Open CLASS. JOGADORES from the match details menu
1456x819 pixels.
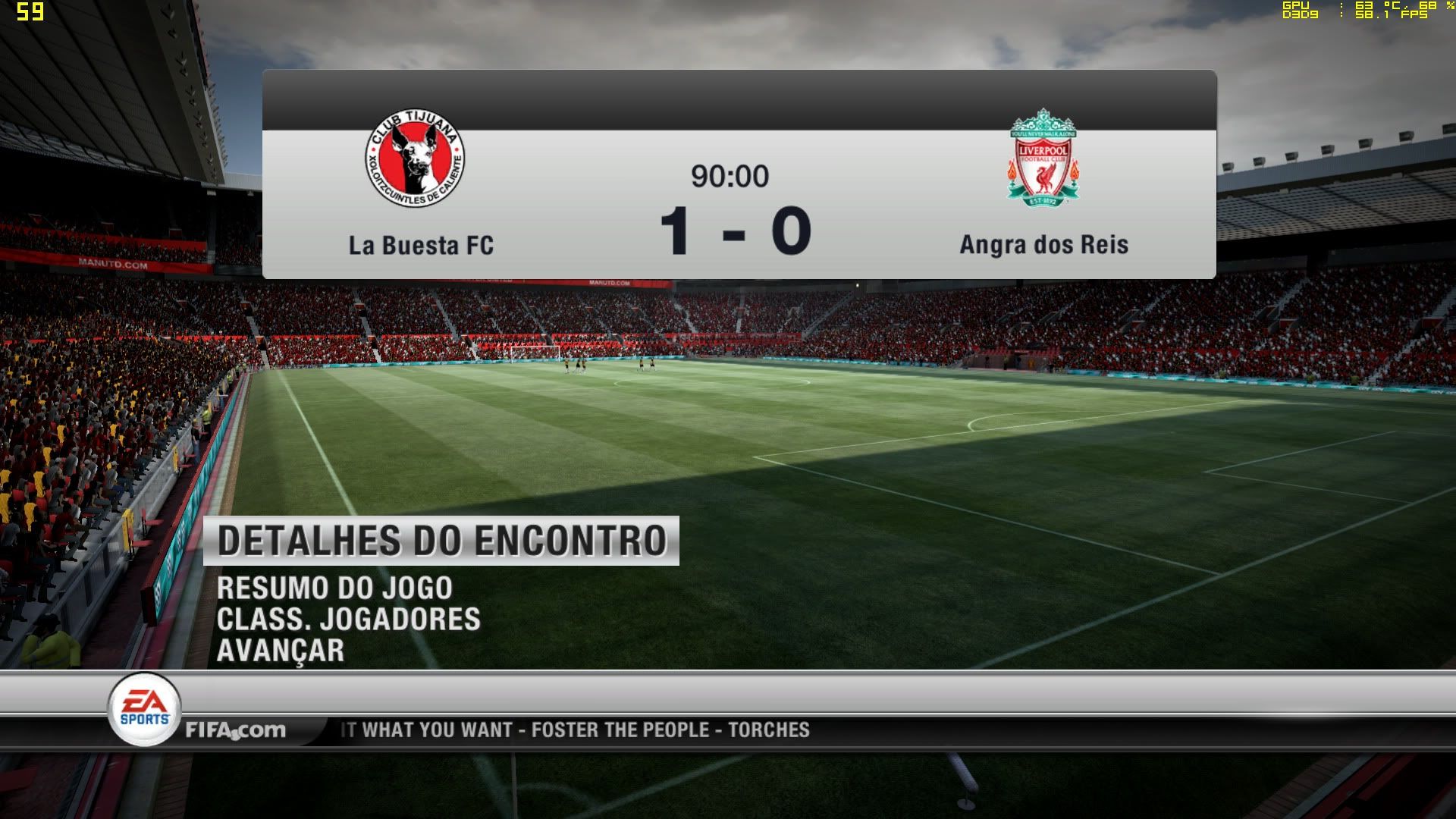(349, 619)
